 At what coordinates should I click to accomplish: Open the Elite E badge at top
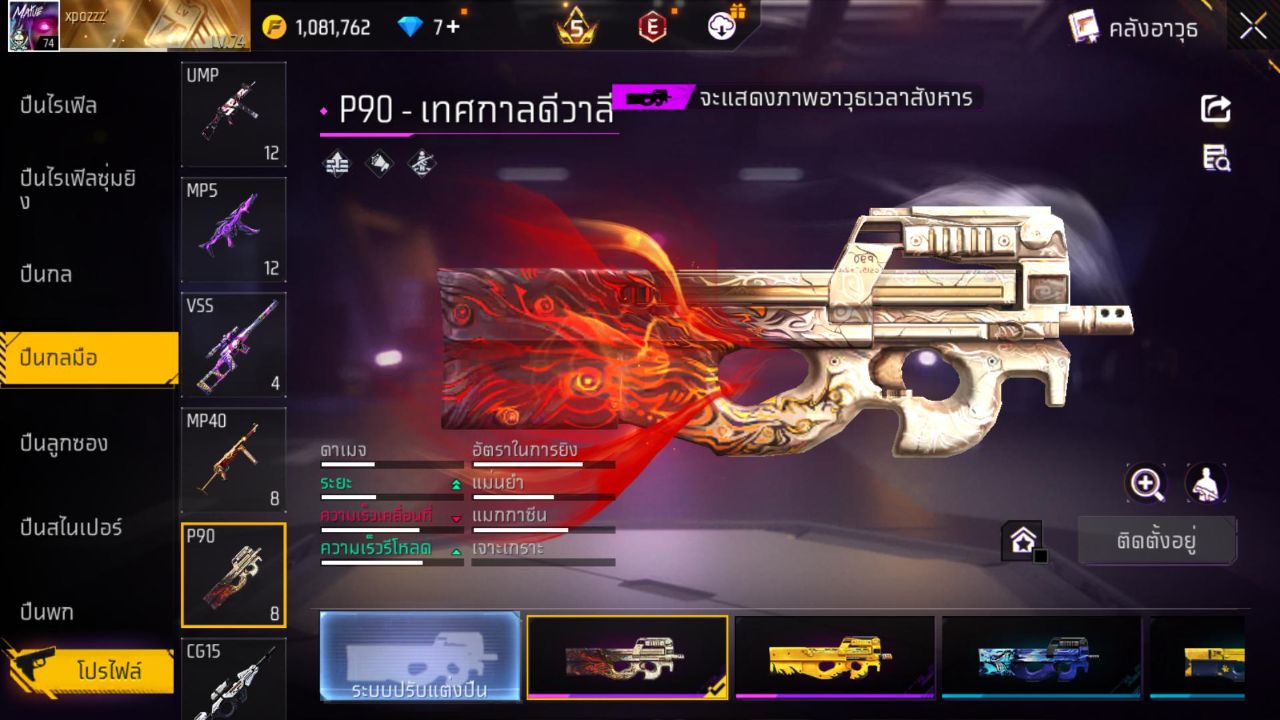point(652,26)
